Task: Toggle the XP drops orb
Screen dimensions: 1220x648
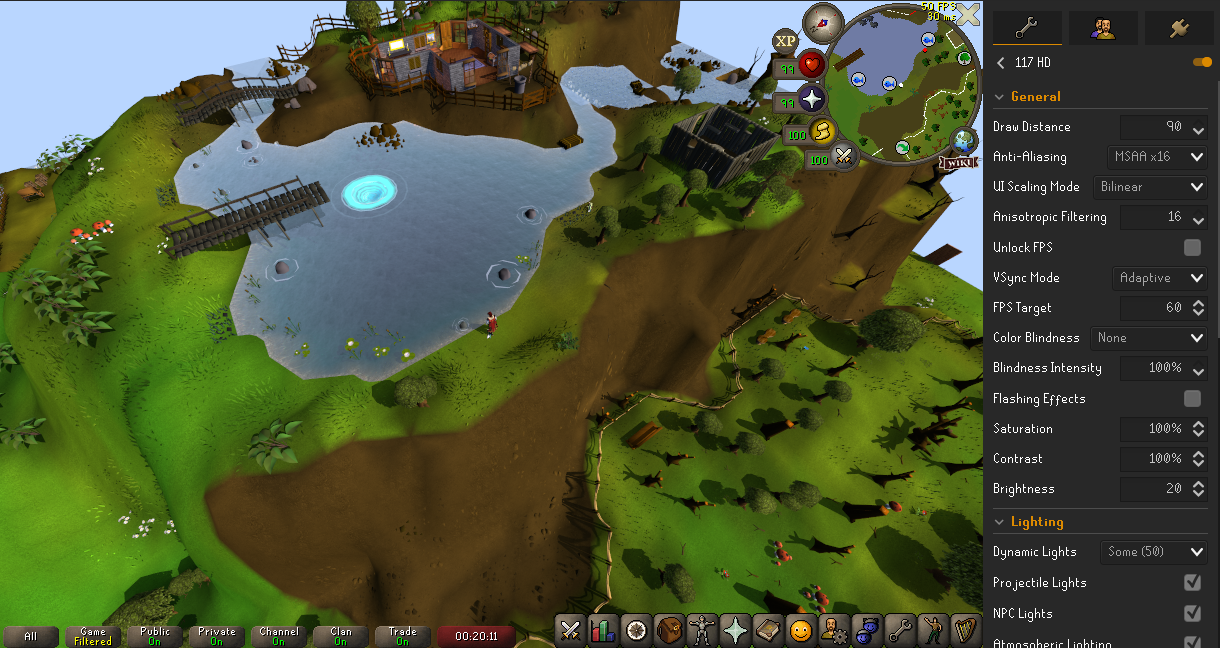Action: point(786,40)
